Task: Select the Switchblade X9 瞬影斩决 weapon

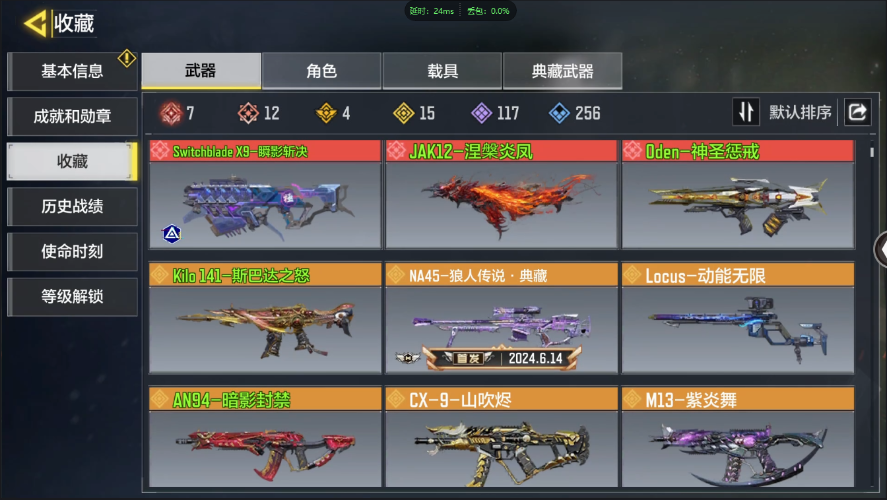Action: pyautogui.click(x=265, y=195)
